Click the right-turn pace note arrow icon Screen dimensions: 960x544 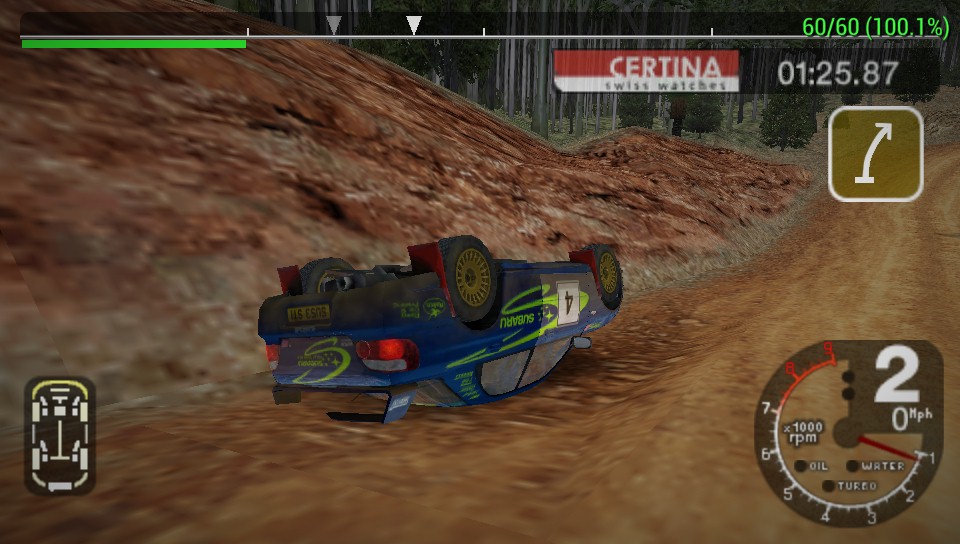875,154
